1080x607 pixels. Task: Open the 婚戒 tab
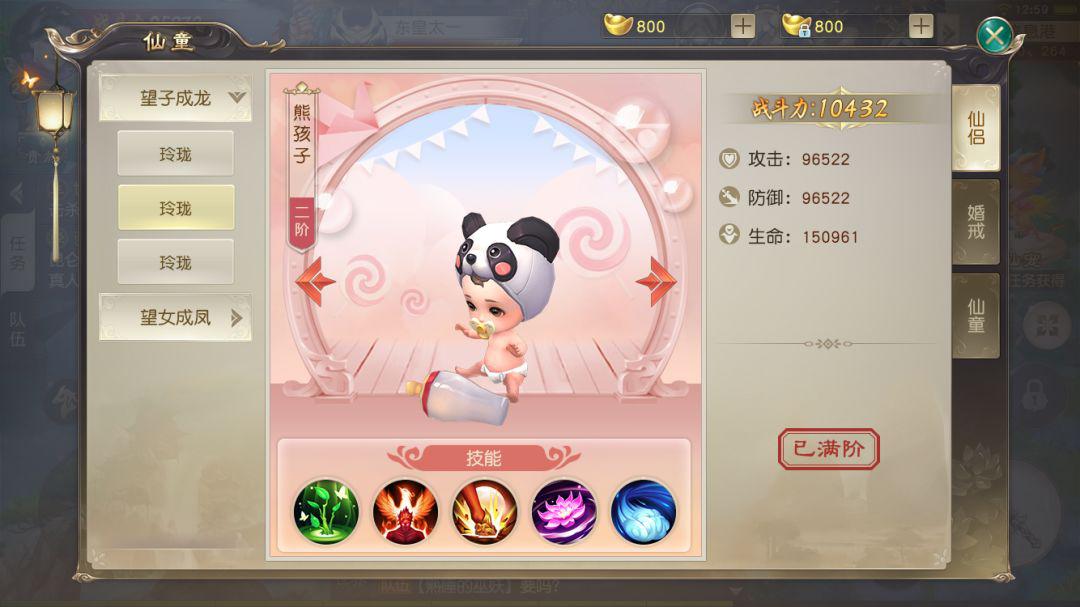pos(975,223)
